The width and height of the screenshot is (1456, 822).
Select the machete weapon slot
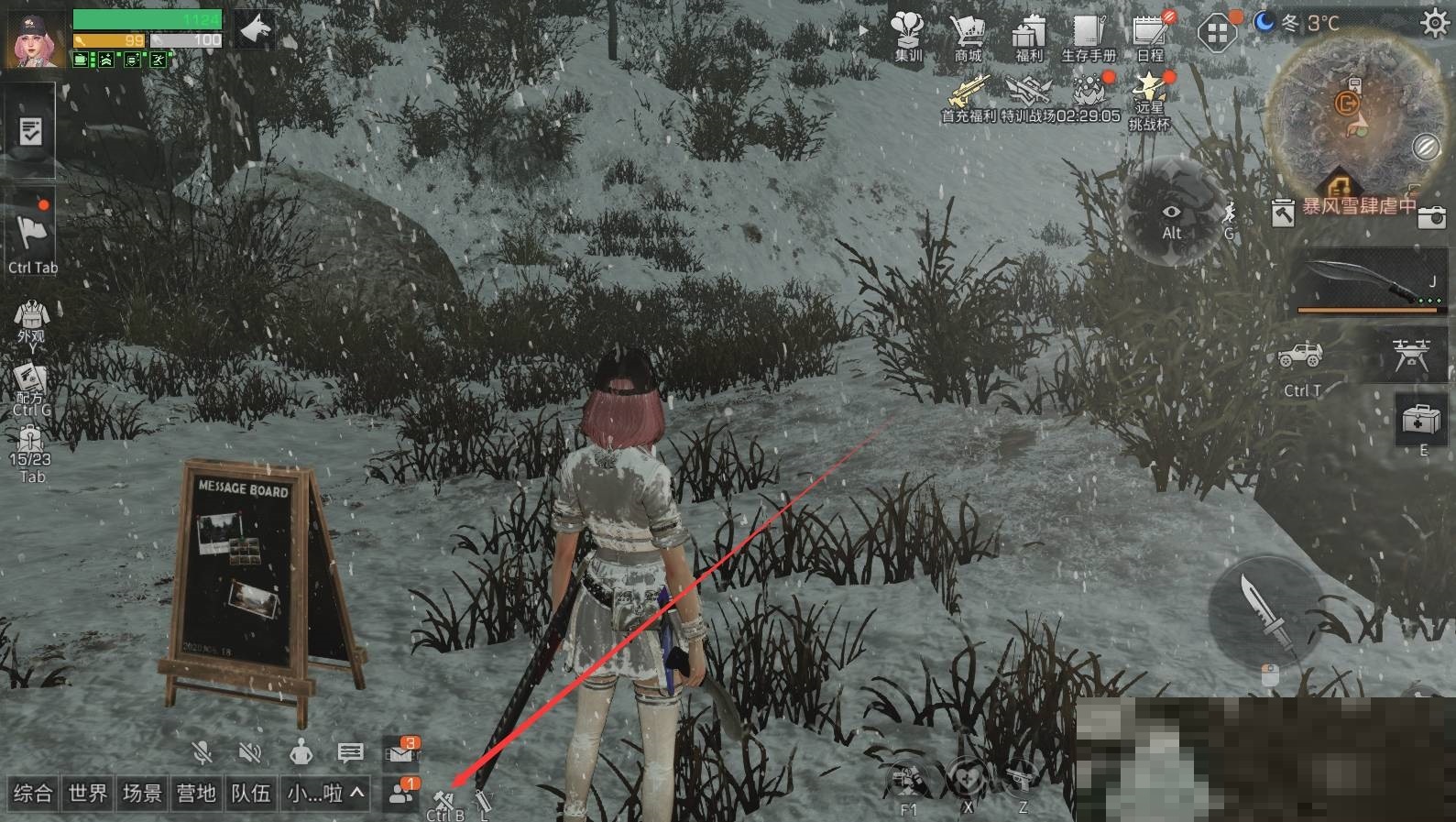(x=1371, y=280)
